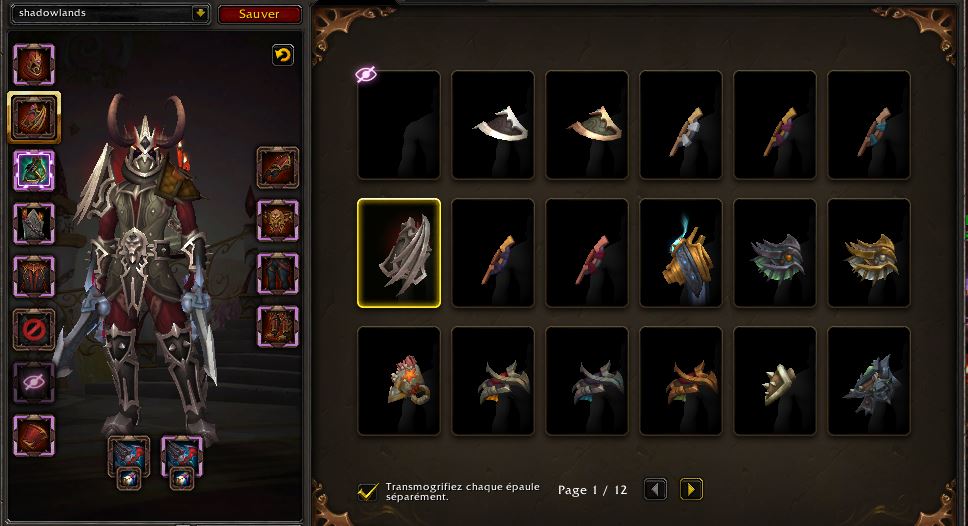Select the hidden tabard slot with eye icon
968x526 pixels.
pos(34,382)
